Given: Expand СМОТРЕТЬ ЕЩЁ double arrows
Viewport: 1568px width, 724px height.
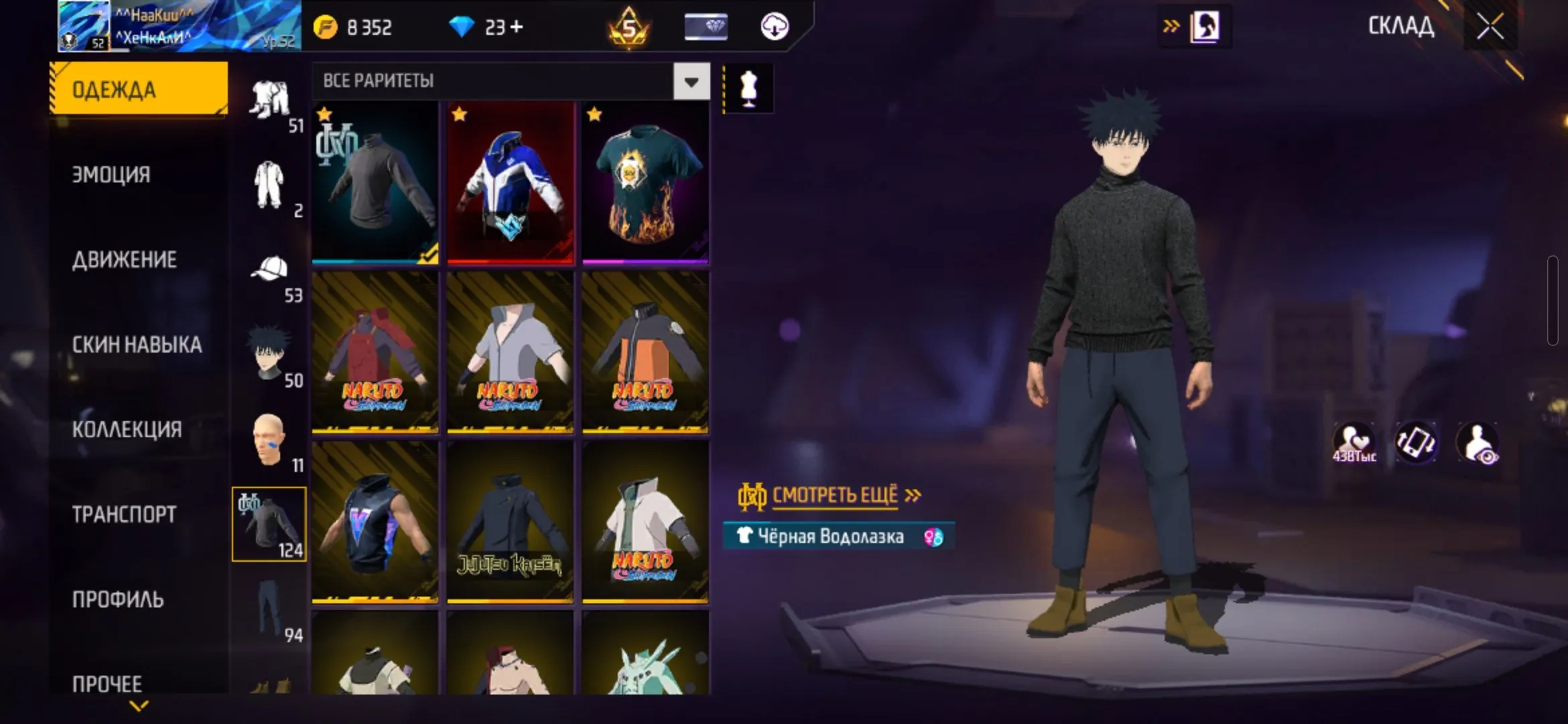Looking at the screenshot, I should click(x=913, y=495).
